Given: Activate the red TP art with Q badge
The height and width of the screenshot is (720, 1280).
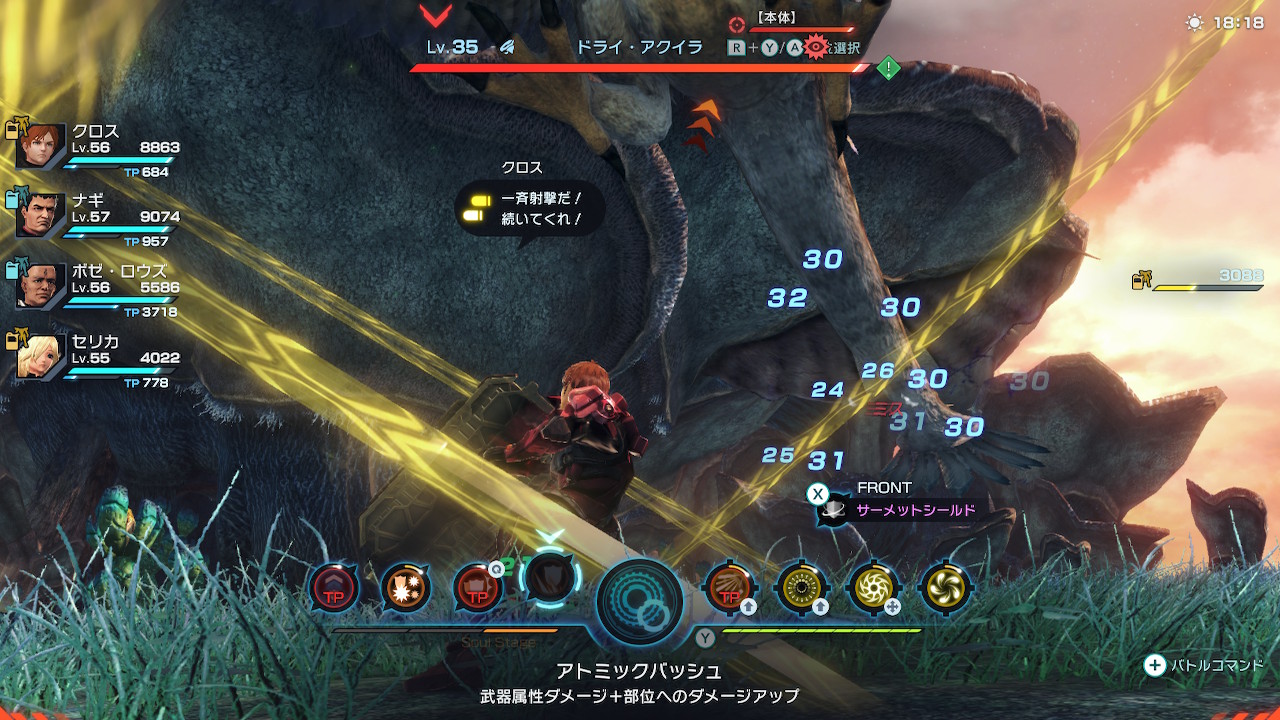Looking at the screenshot, I should [477, 587].
